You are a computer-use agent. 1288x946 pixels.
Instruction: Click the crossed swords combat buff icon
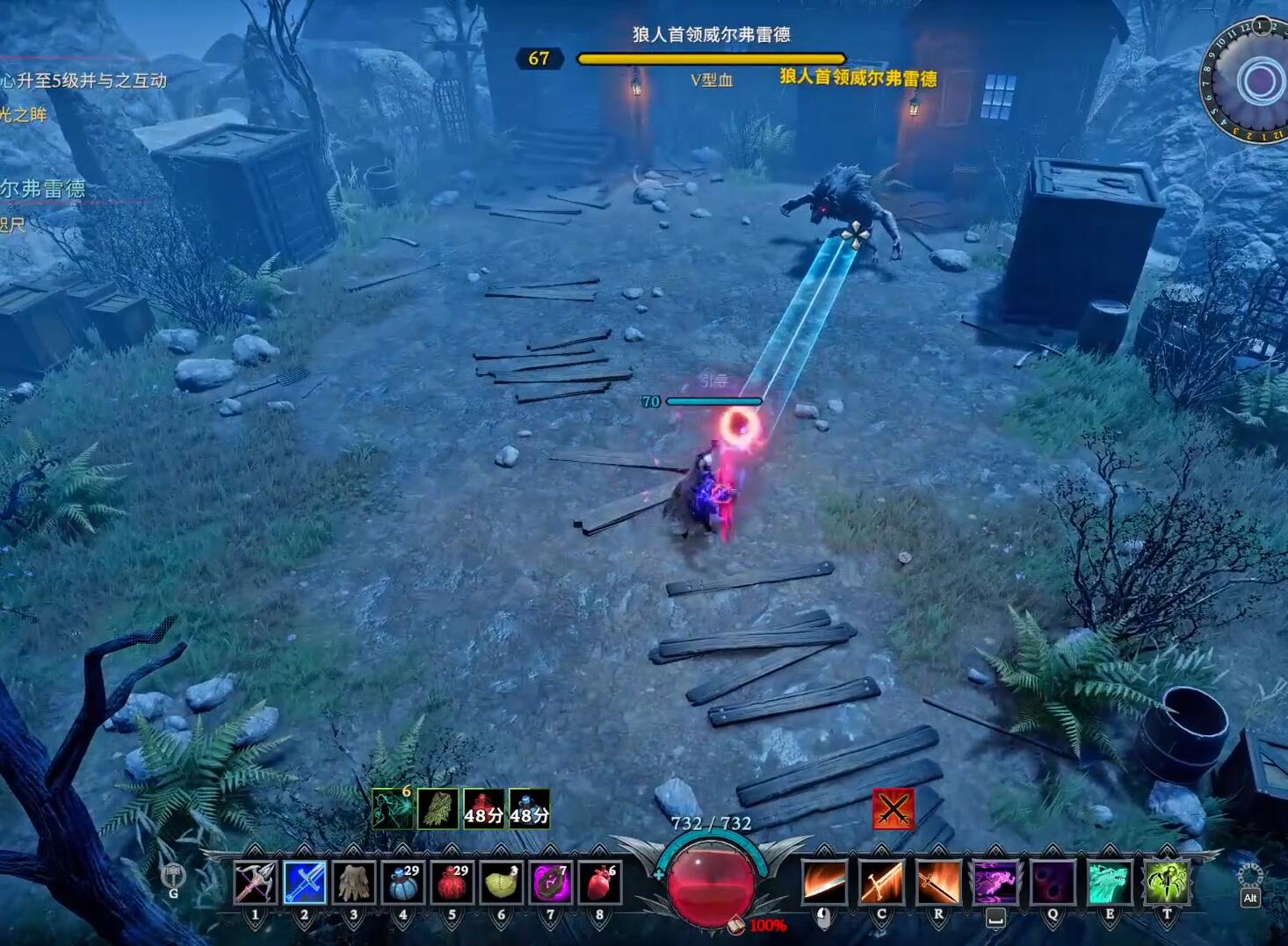click(x=894, y=808)
